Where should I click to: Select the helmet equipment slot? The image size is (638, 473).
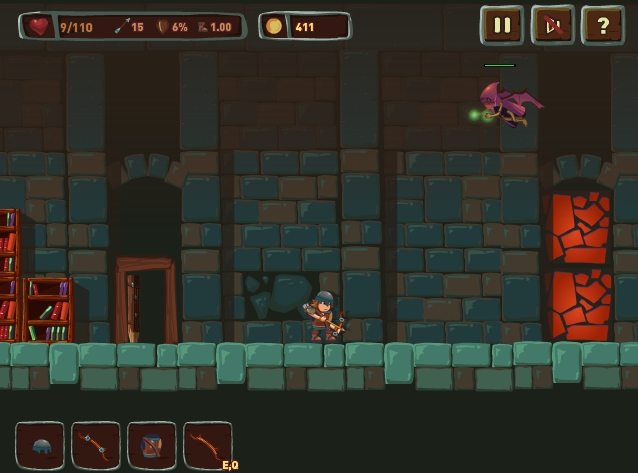tap(40, 446)
